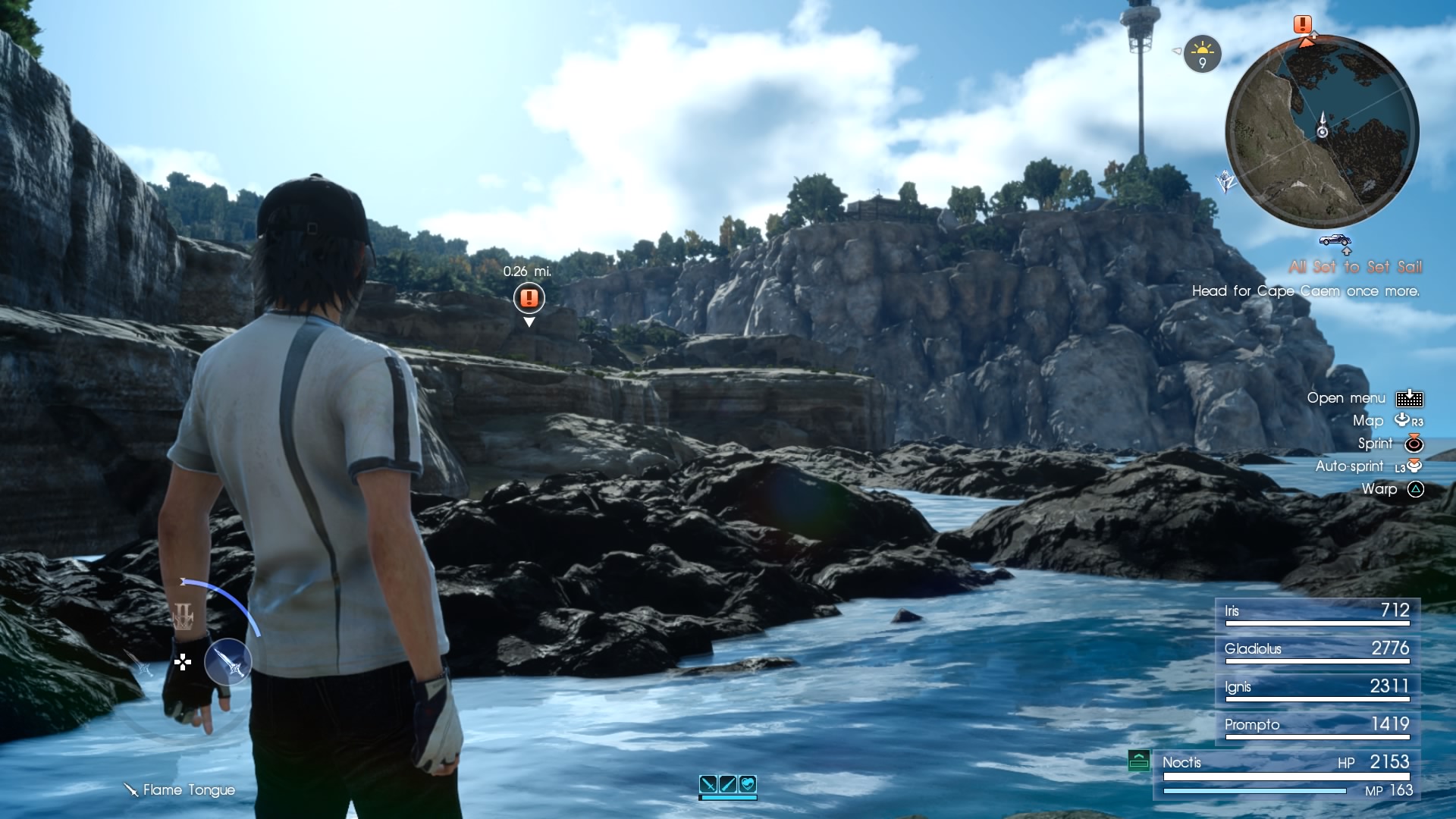Open the sun weather and time indicator
This screenshot has height=819, width=1456.
tap(1202, 54)
